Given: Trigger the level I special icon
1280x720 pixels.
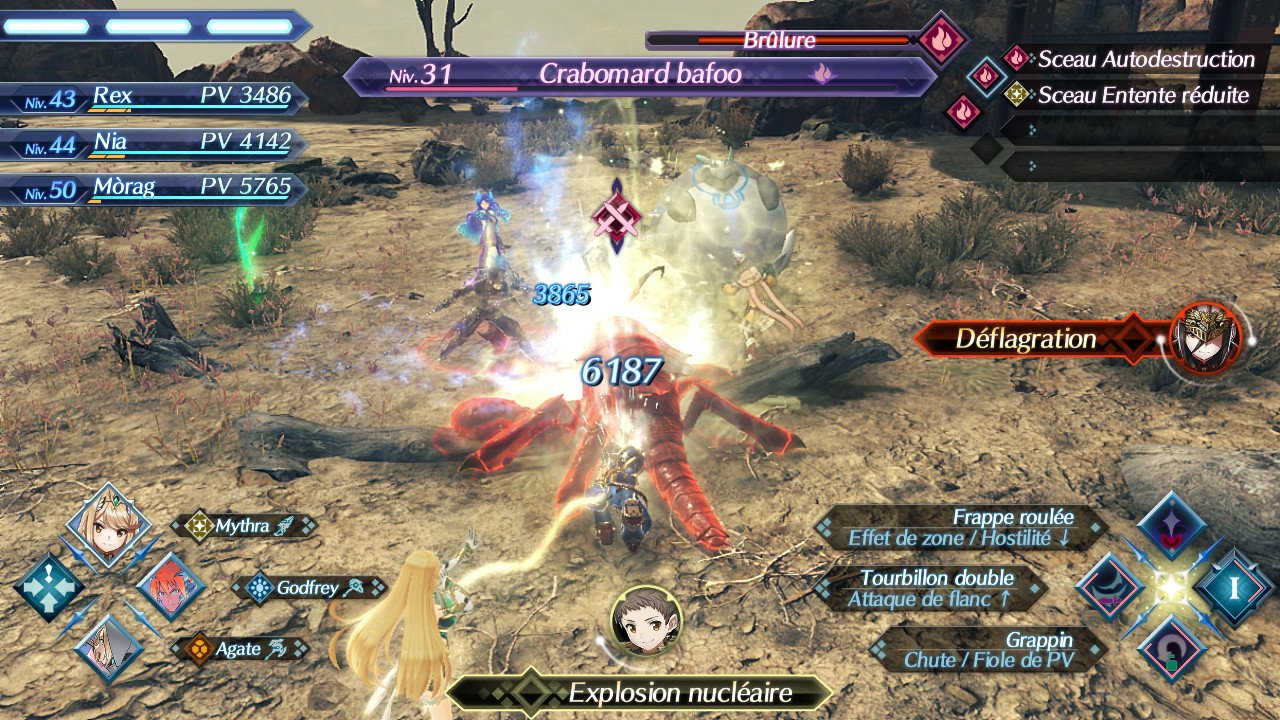Looking at the screenshot, I should coord(1234,588).
